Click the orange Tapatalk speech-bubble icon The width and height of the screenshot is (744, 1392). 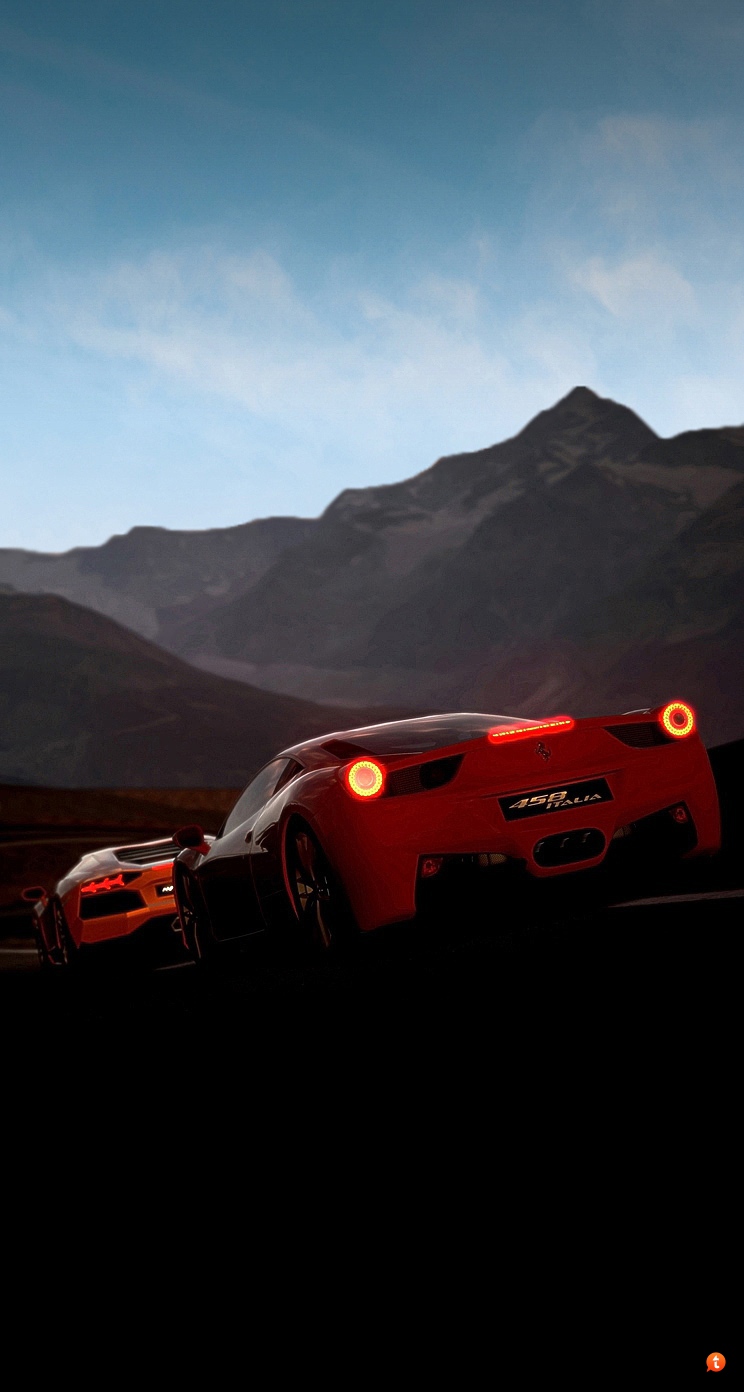click(715, 1361)
